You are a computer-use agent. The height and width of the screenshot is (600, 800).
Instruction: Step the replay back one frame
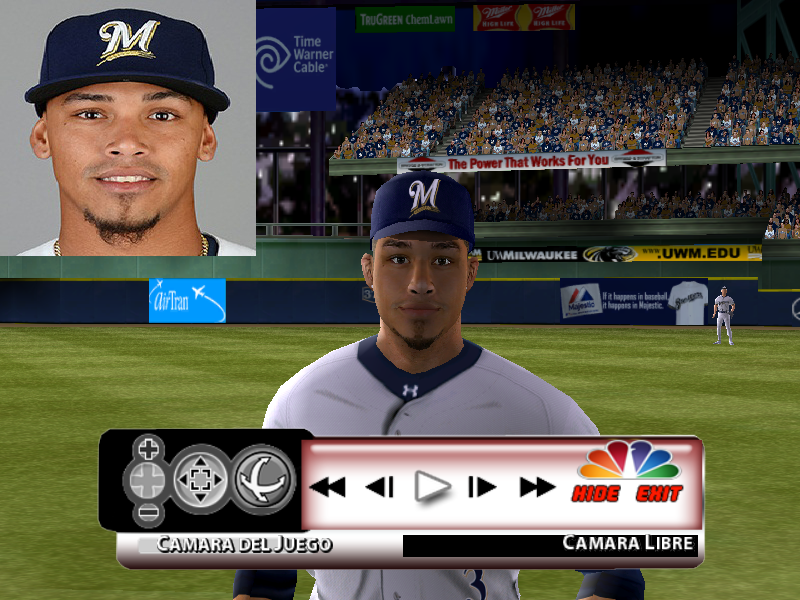coord(379,487)
